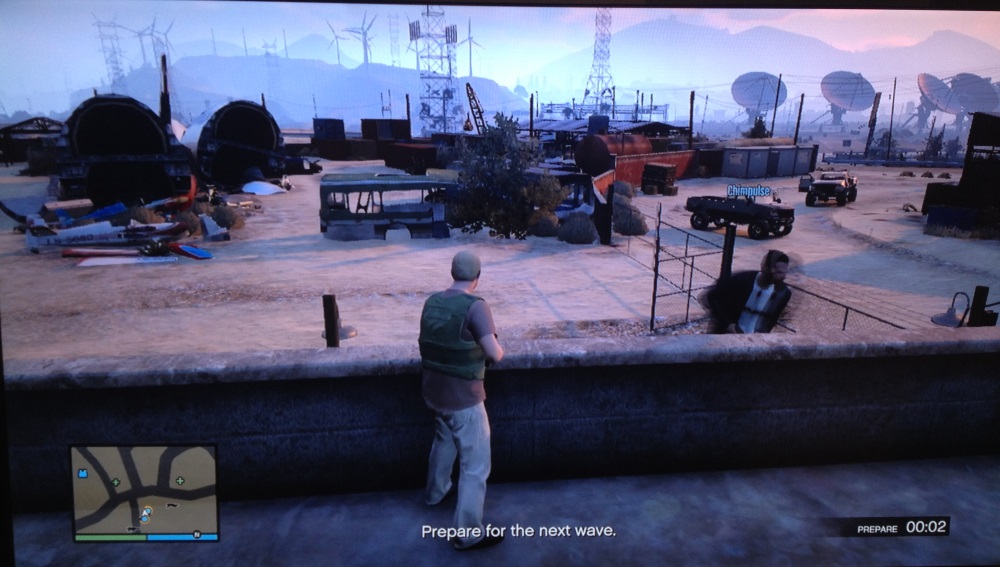Select the white player arrow on the minimap
This screenshot has height=567, width=1000.
click(146, 513)
